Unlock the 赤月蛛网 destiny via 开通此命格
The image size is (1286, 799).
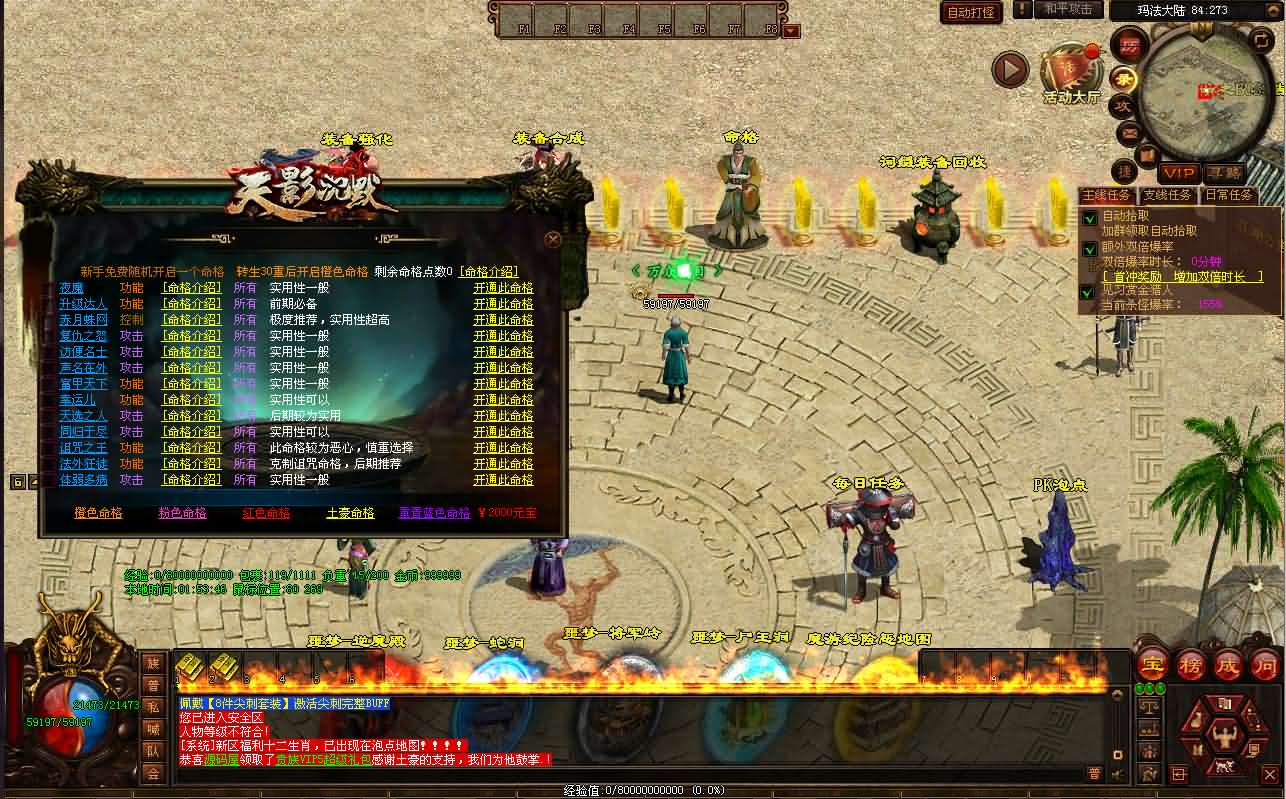point(503,320)
